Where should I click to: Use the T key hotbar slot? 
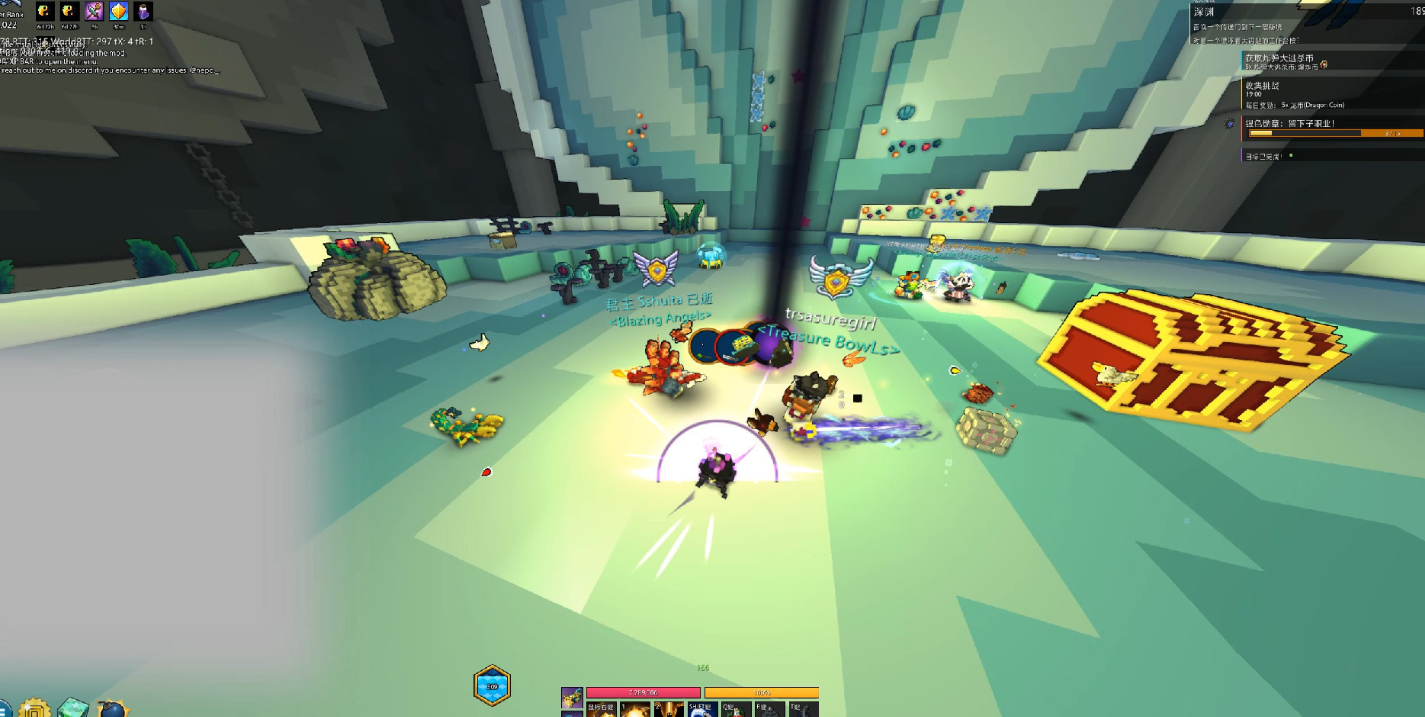803,709
